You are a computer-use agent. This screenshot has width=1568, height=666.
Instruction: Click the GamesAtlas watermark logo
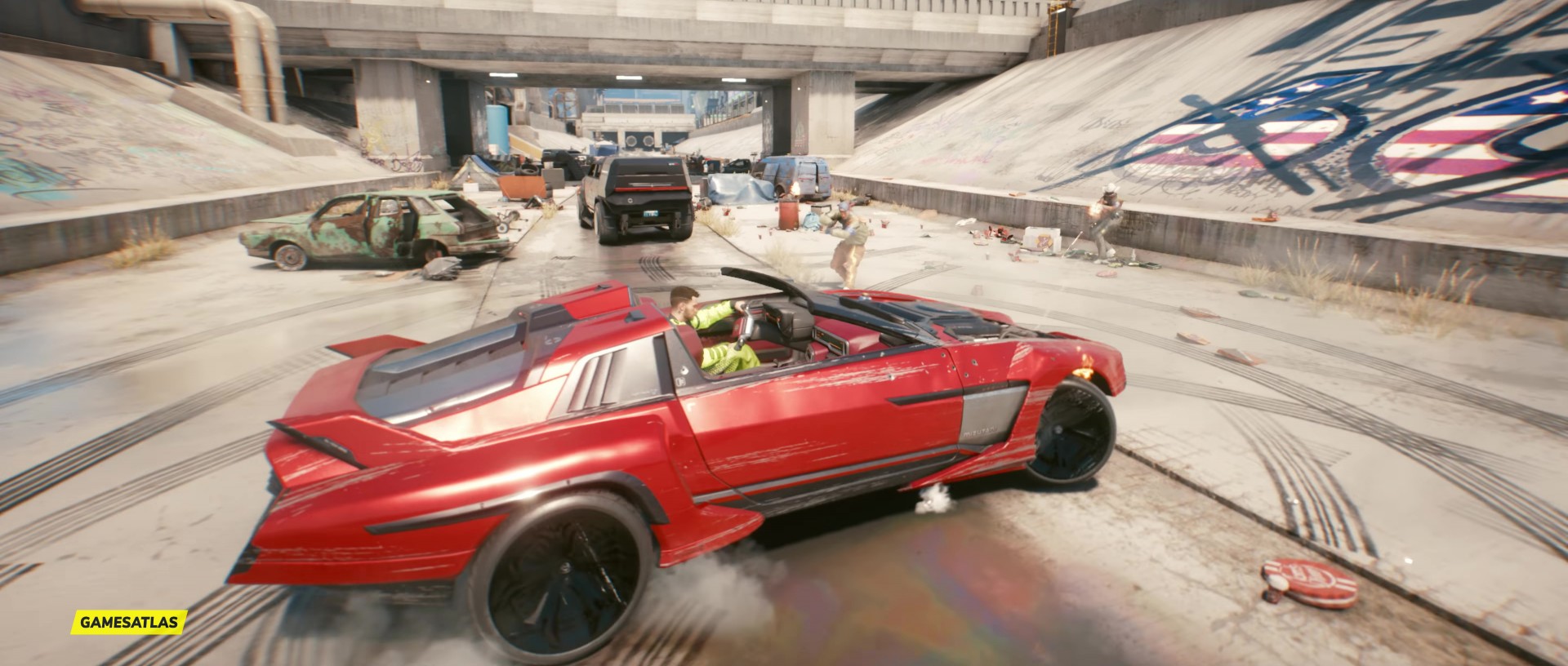(x=130, y=623)
